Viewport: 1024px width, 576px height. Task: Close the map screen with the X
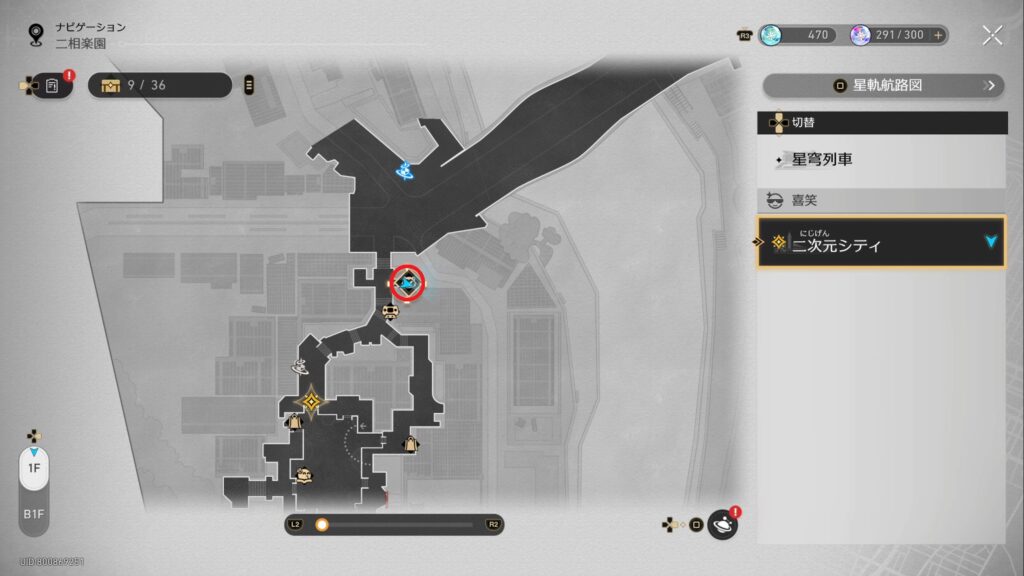(992, 36)
